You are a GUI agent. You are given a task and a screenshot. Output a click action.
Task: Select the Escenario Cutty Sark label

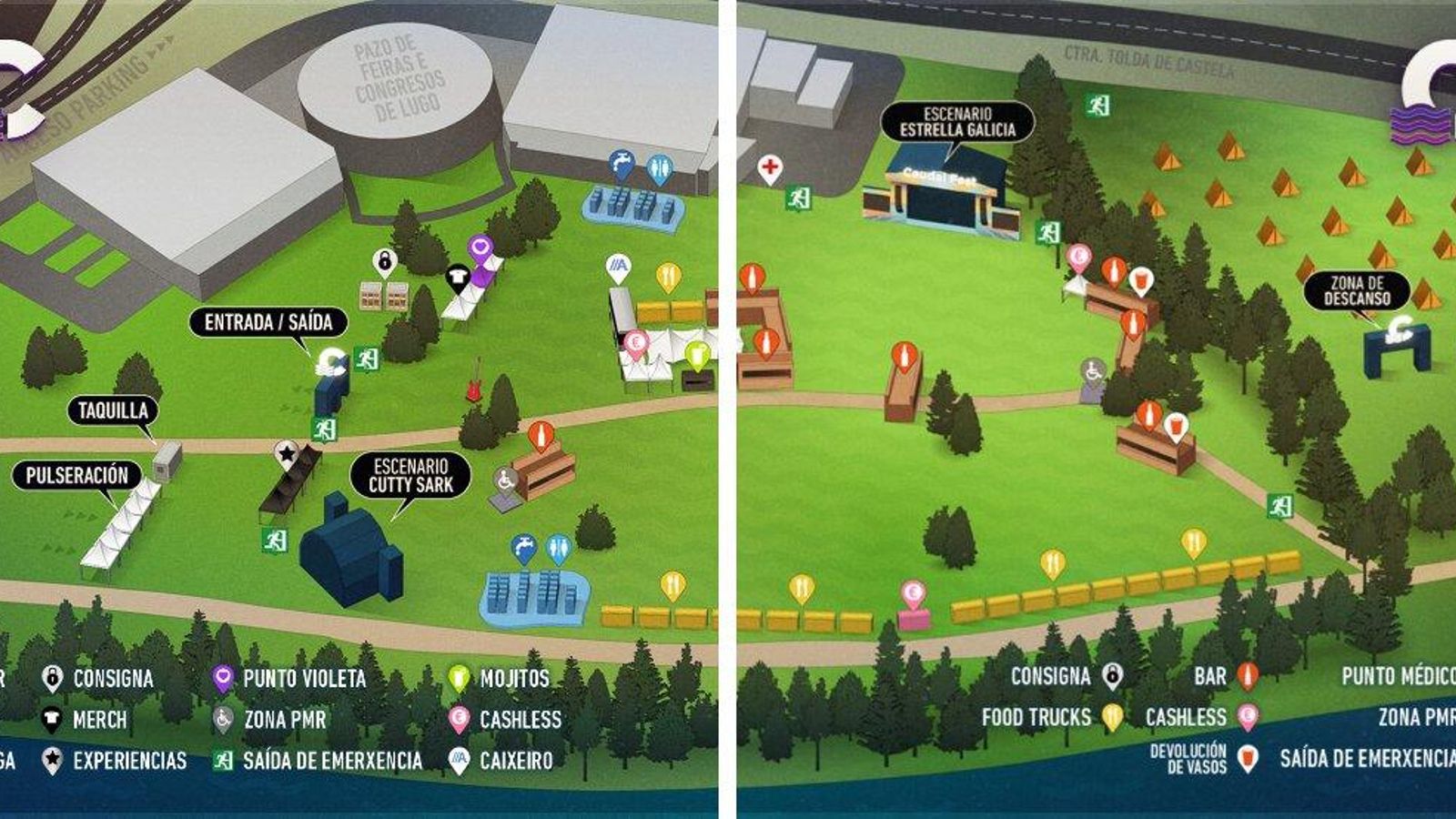click(x=410, y=476)
